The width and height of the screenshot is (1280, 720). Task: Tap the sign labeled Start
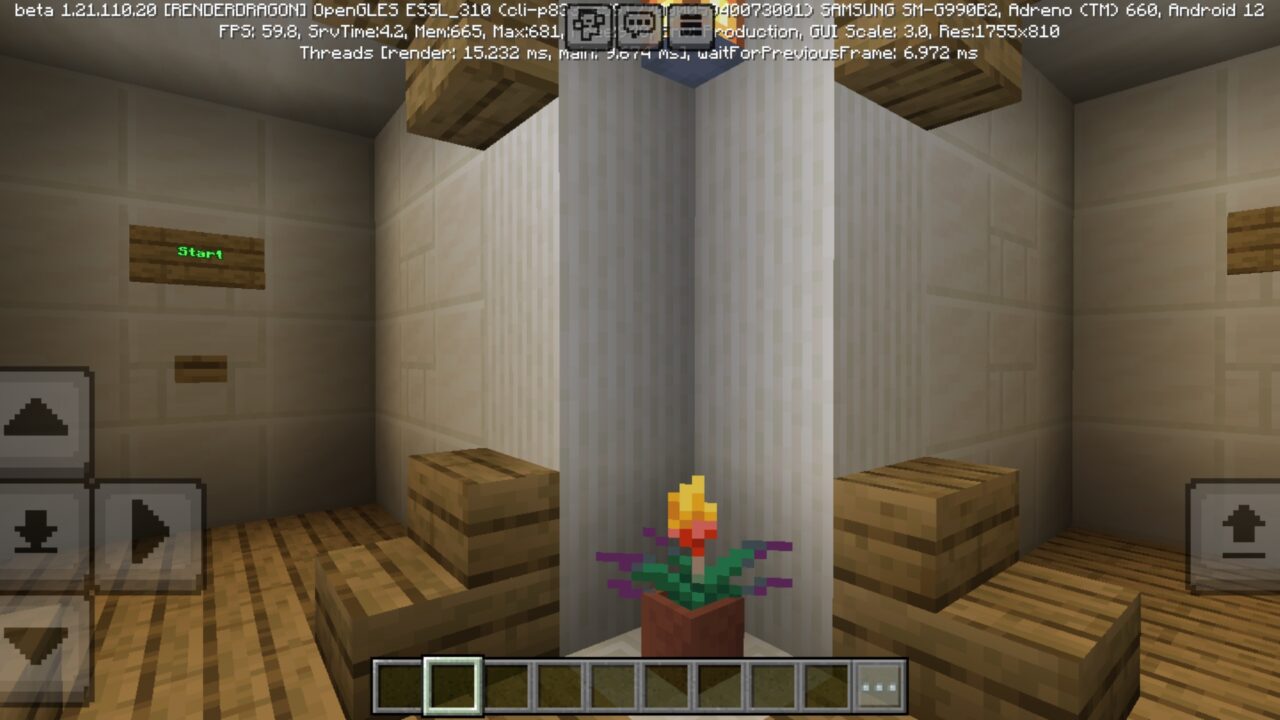197,253
